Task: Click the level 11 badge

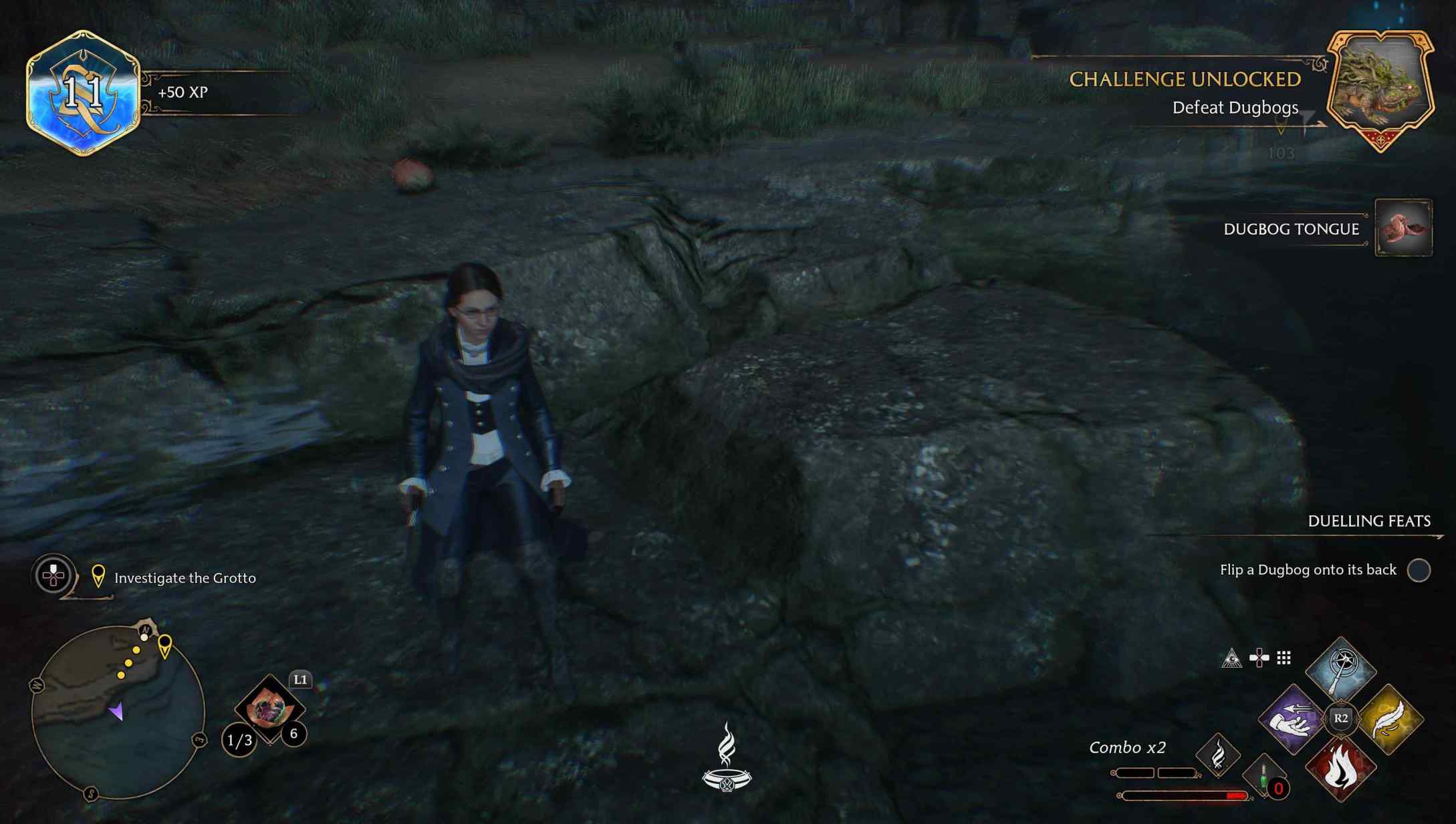Action: 83,92
